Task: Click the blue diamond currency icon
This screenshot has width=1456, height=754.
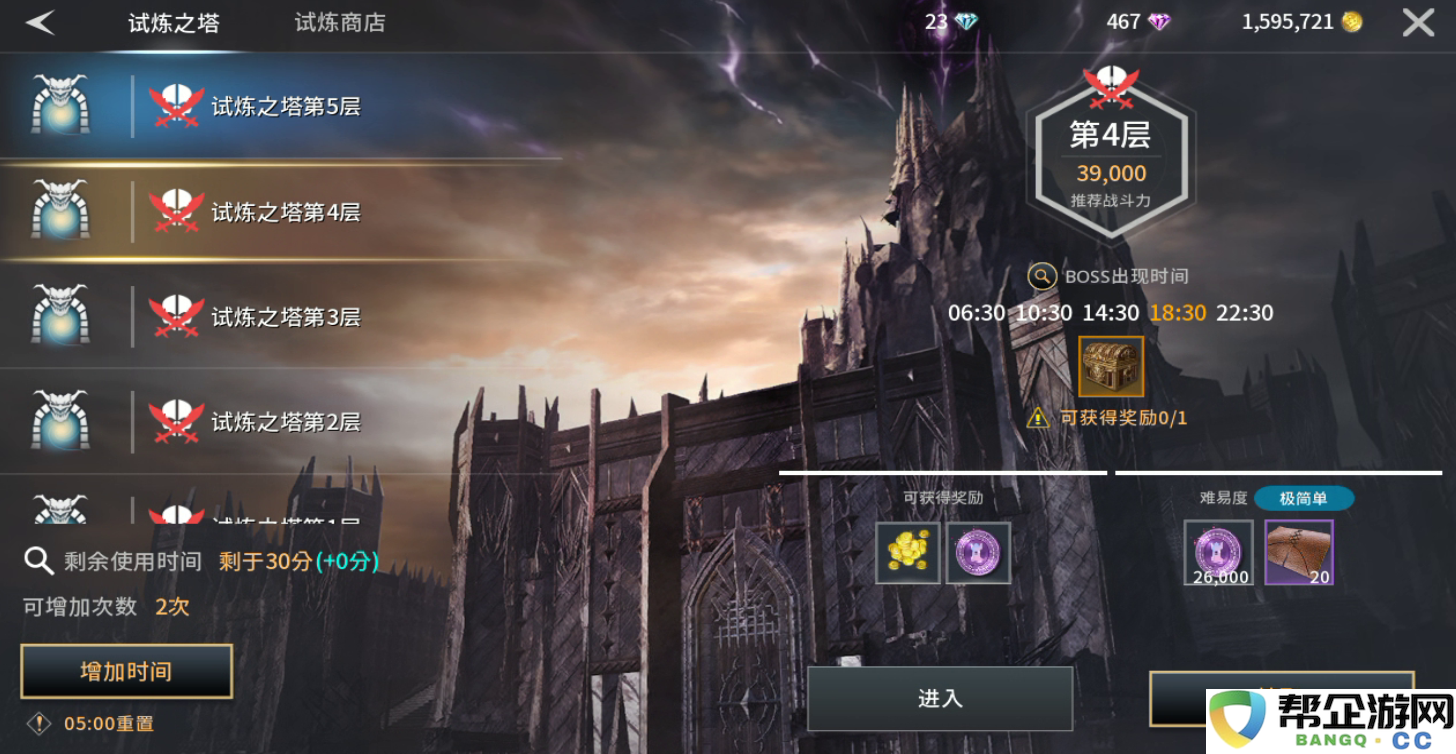Action: pyautogui.click(x=963, y=22)
